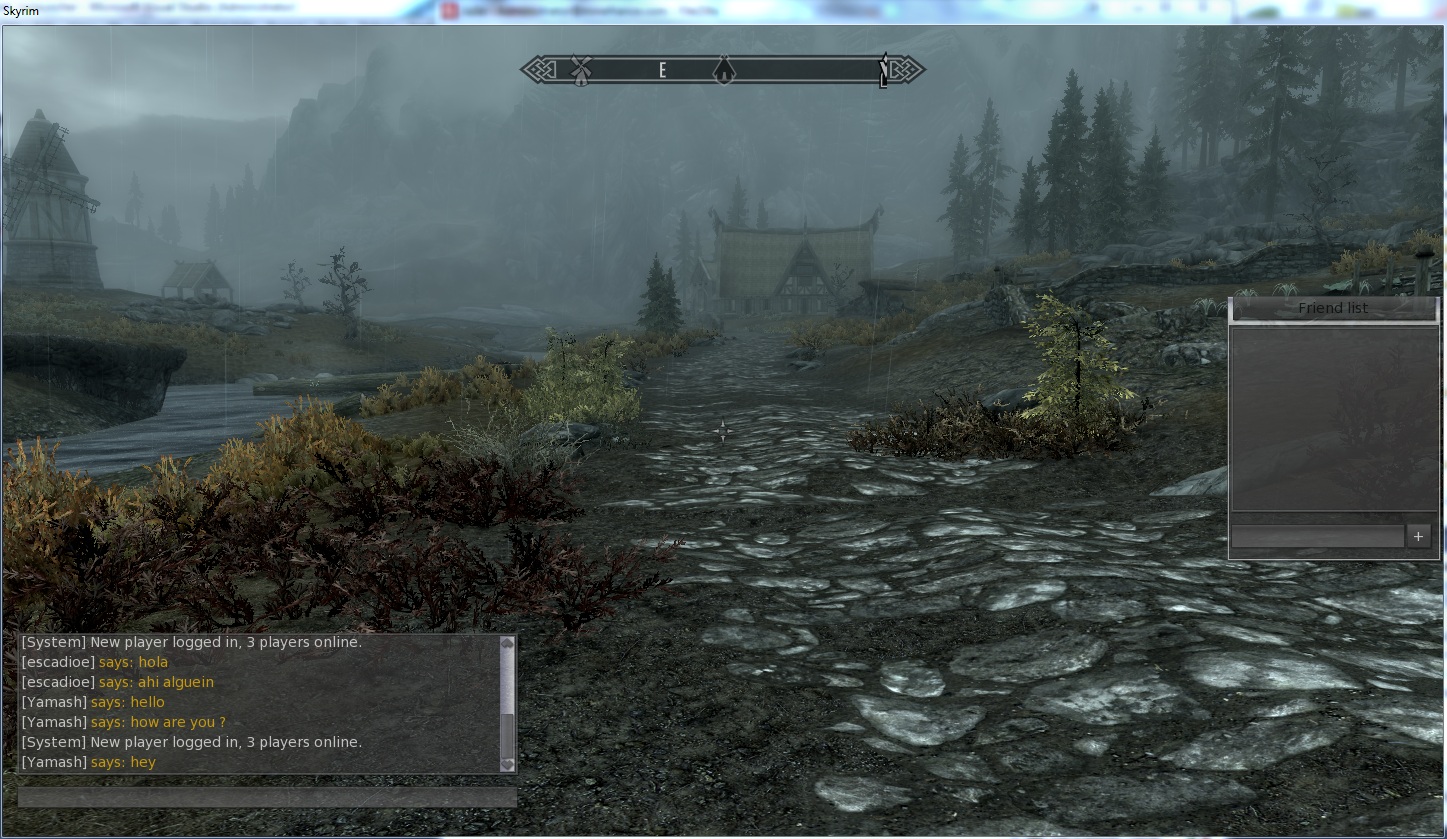
Task: Click the Skyrim window title label
Action: [22, 12]
